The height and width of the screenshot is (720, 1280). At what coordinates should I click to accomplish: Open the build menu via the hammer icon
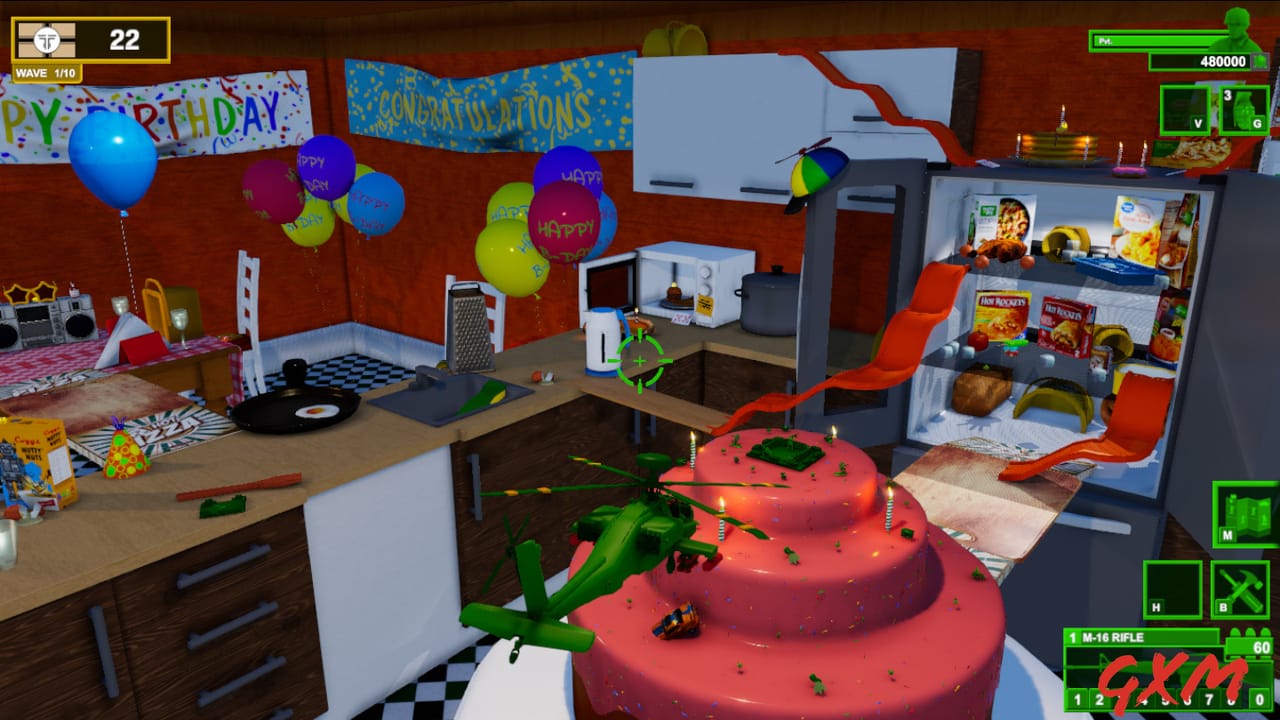pyautogui.click(x=1240, y=587)
